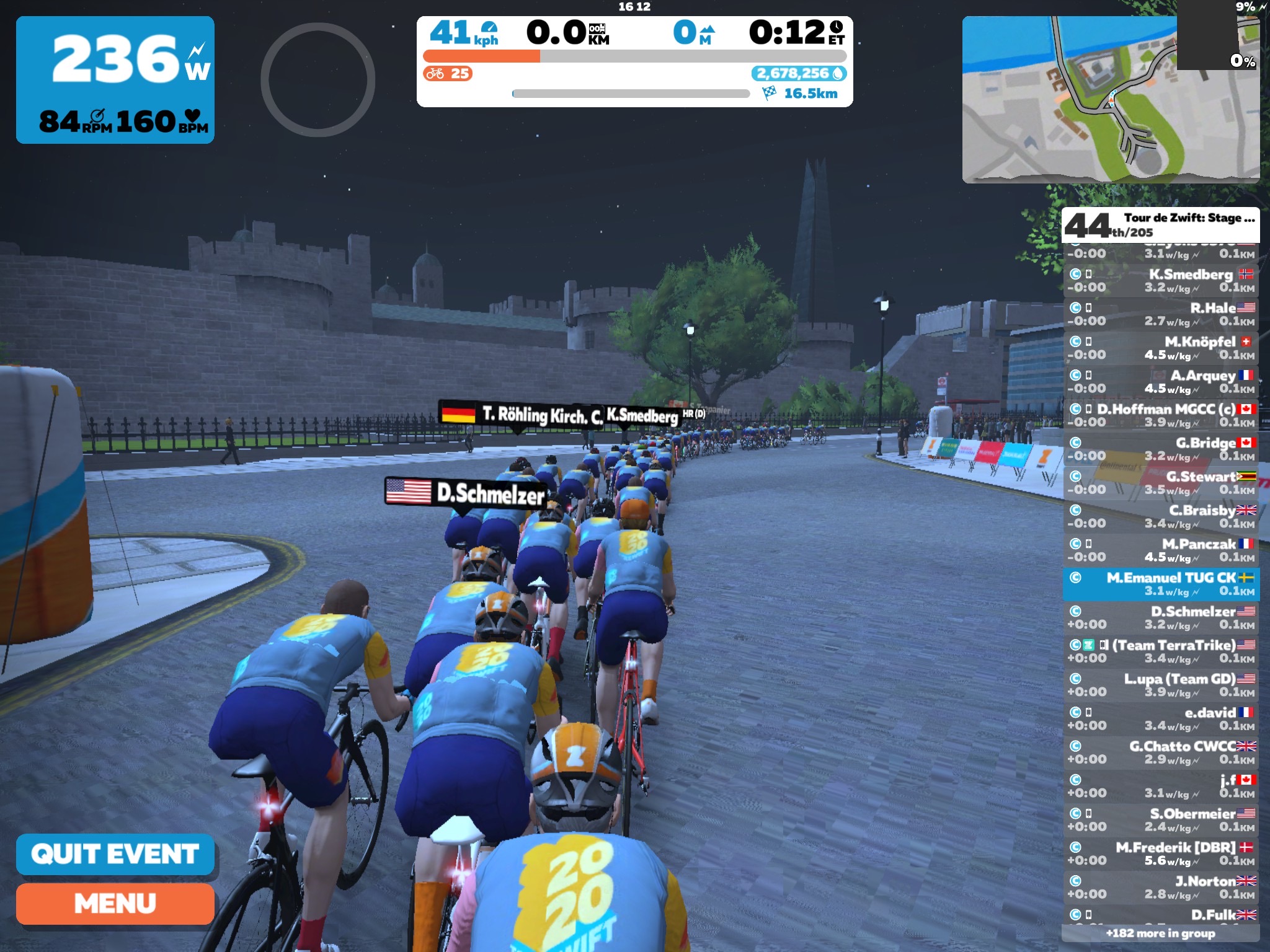The height and width of the screenshot is (952, 1270).
Task: Select G.Stewart rider entry
Action: click(1161, 483)
